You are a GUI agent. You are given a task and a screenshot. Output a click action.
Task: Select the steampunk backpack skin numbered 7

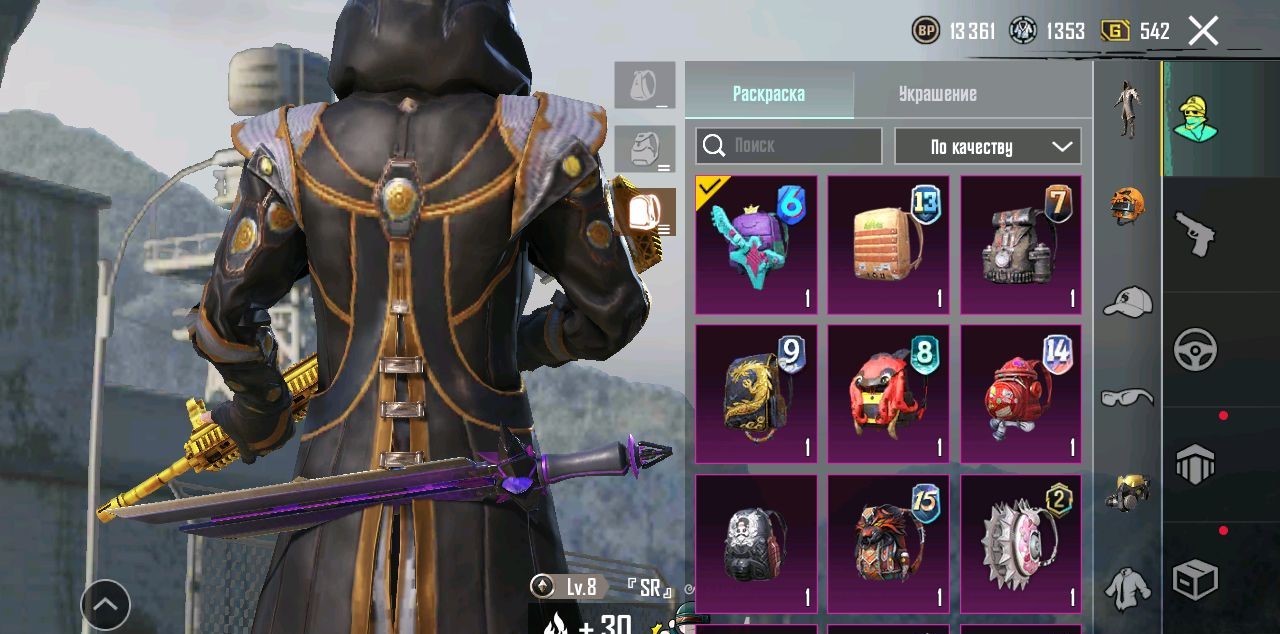pyautogui.click(x=1021, y=245)
